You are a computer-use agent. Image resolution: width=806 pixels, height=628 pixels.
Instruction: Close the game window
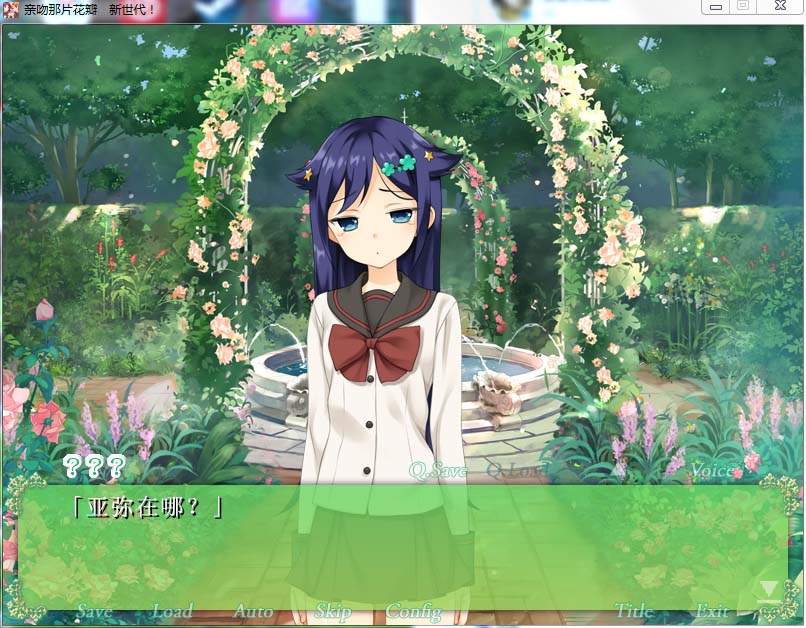coord(778,6)
